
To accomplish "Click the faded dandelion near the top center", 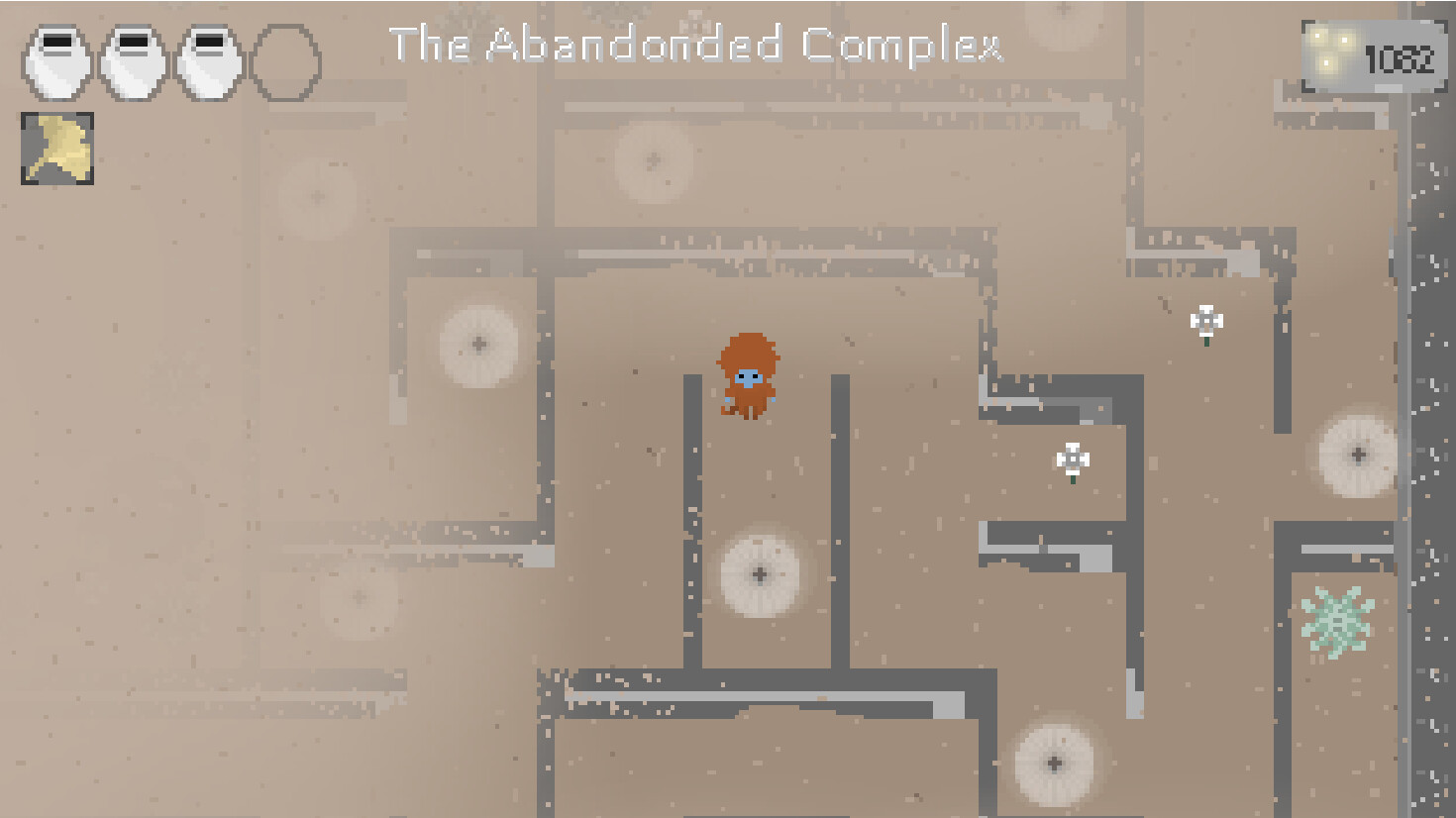I will click(x=653, y=160).
